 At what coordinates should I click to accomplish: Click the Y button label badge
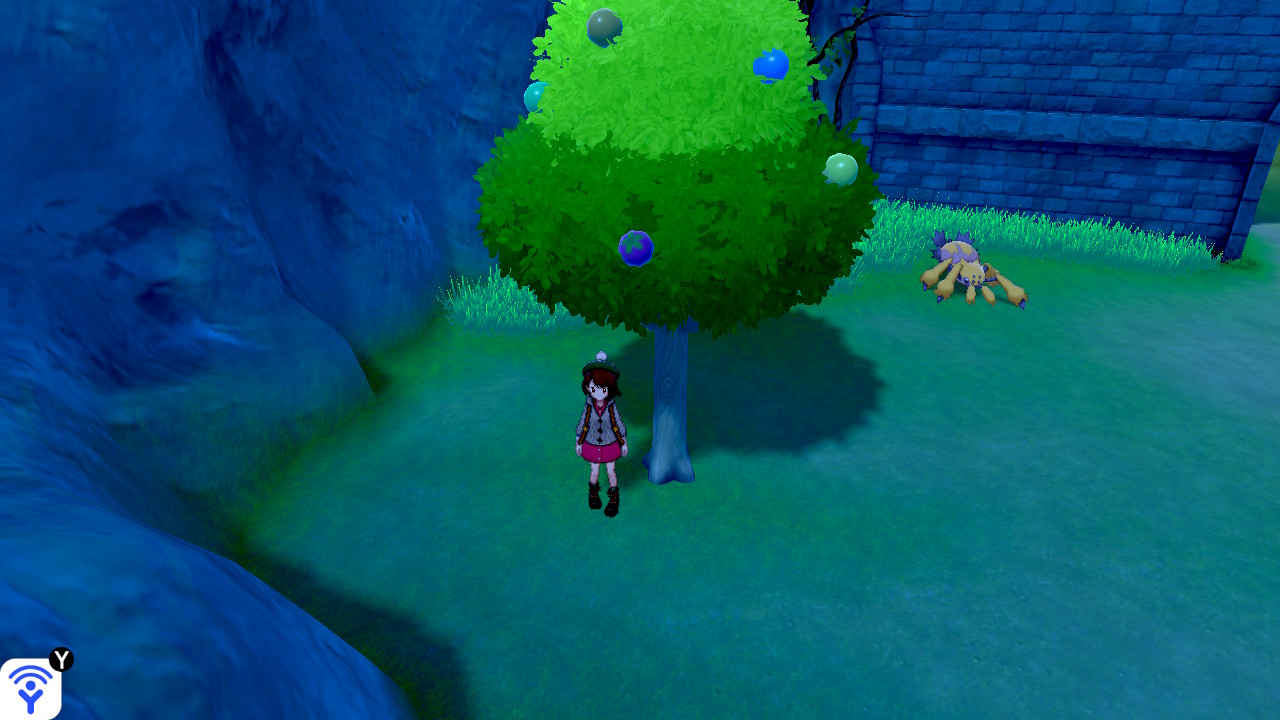[61, 659]
